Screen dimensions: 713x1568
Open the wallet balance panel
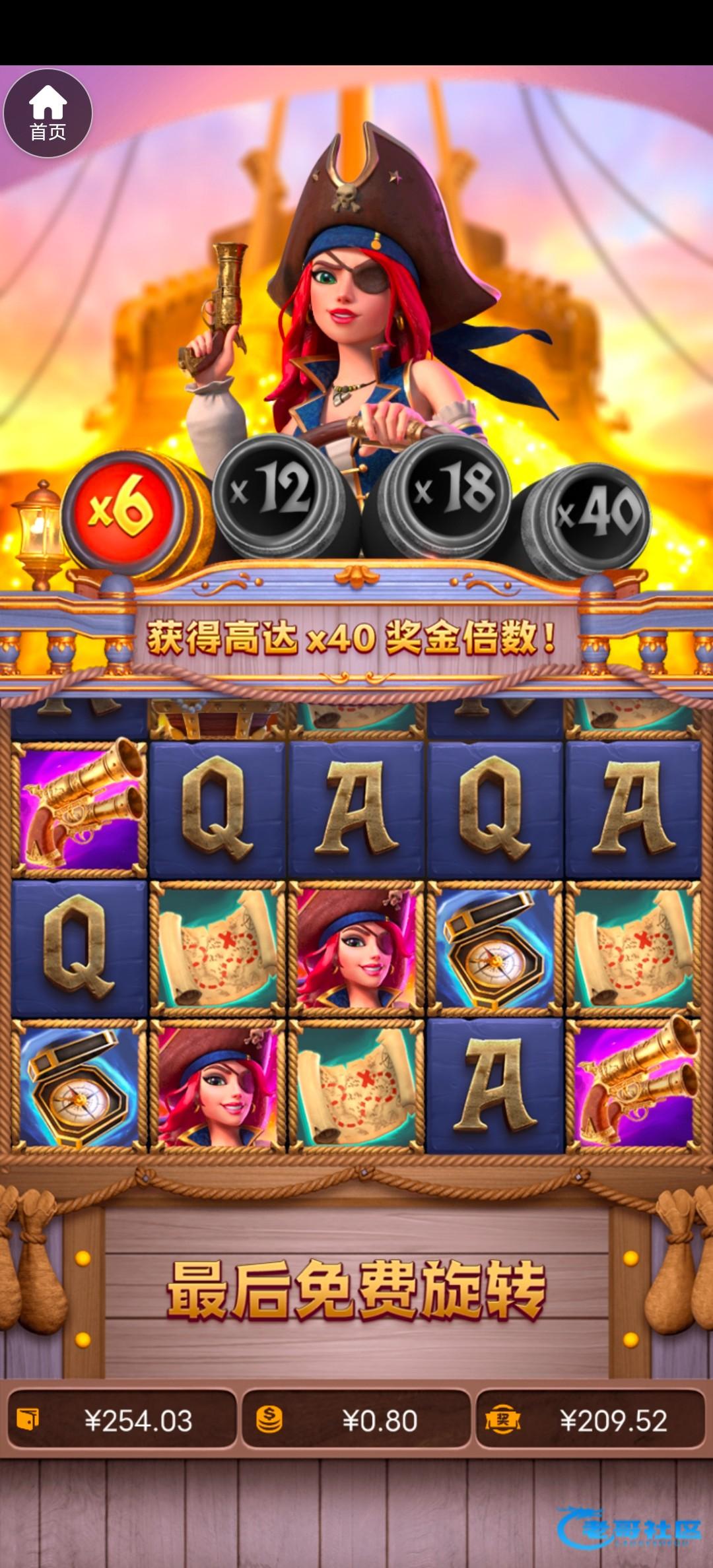(x=121, y=1420)
